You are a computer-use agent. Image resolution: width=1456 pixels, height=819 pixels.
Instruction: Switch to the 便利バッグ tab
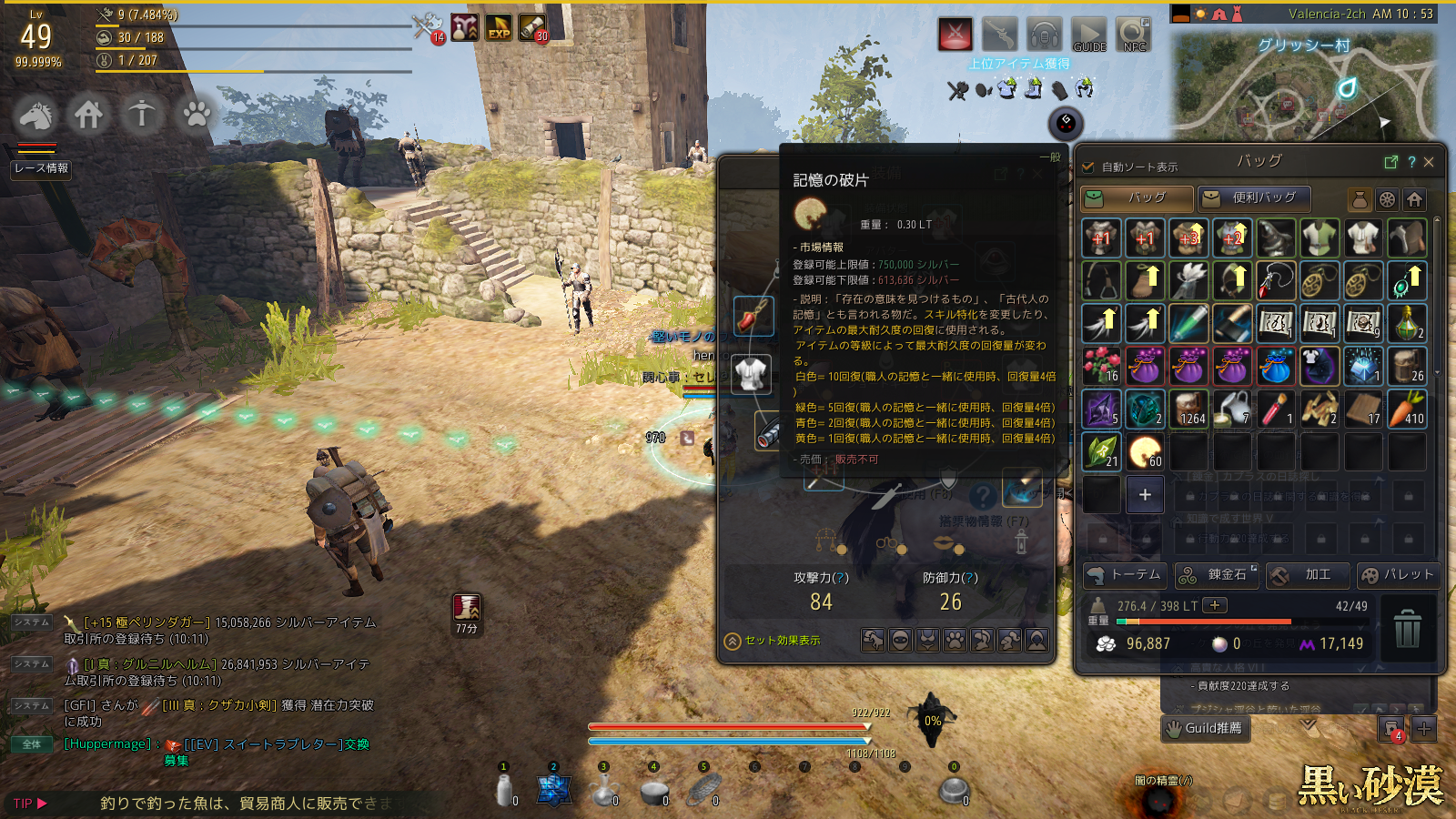pos(1253,198)
